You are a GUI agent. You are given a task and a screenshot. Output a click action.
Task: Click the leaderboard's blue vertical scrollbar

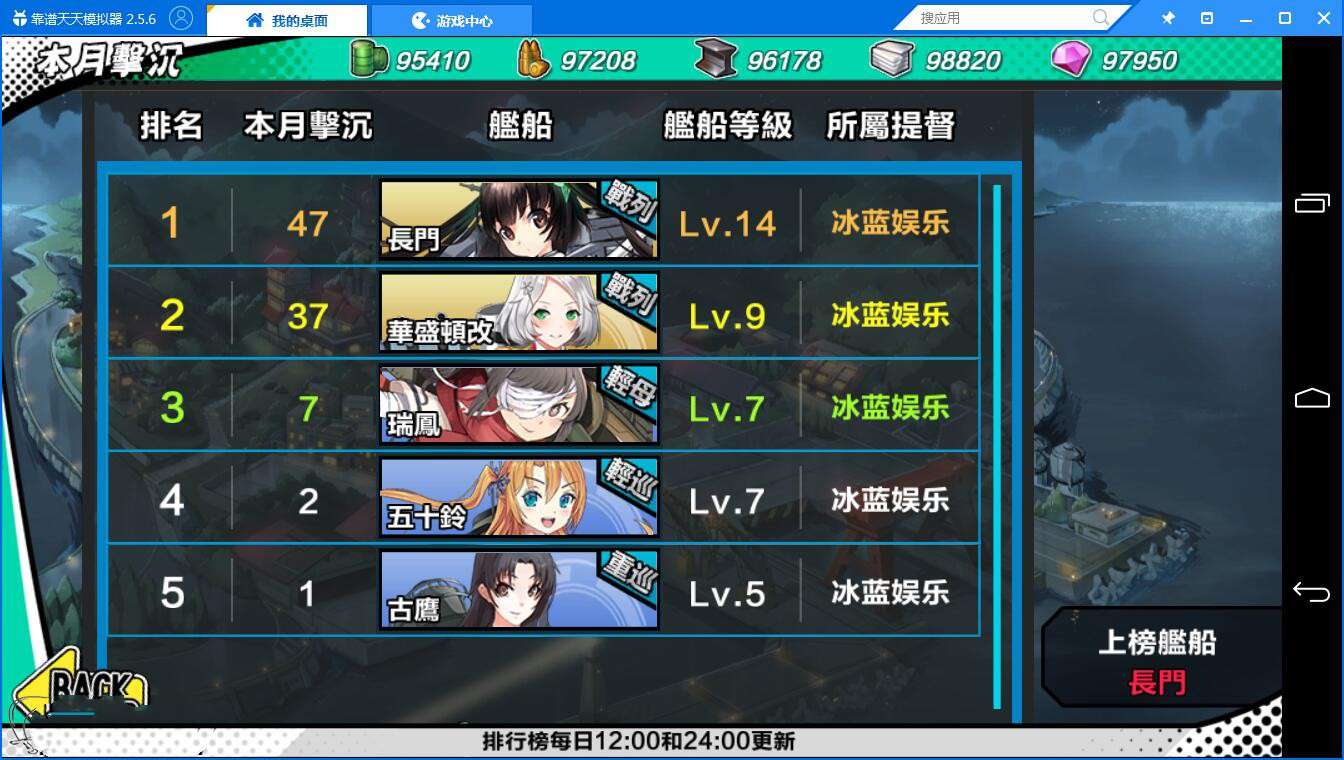[x=996, y=445]
